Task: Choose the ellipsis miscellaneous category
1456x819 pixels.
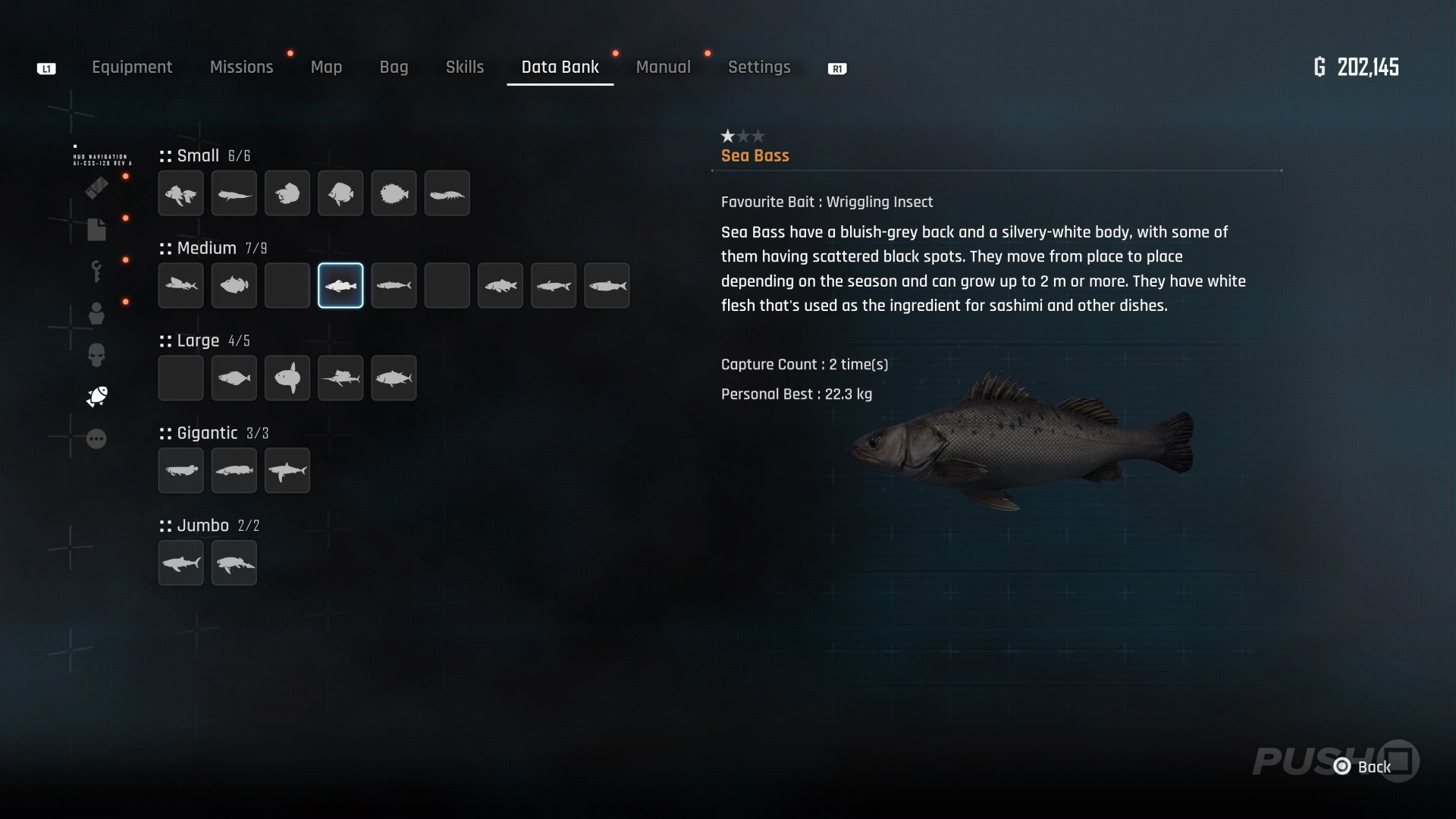Action: [96, 439]
